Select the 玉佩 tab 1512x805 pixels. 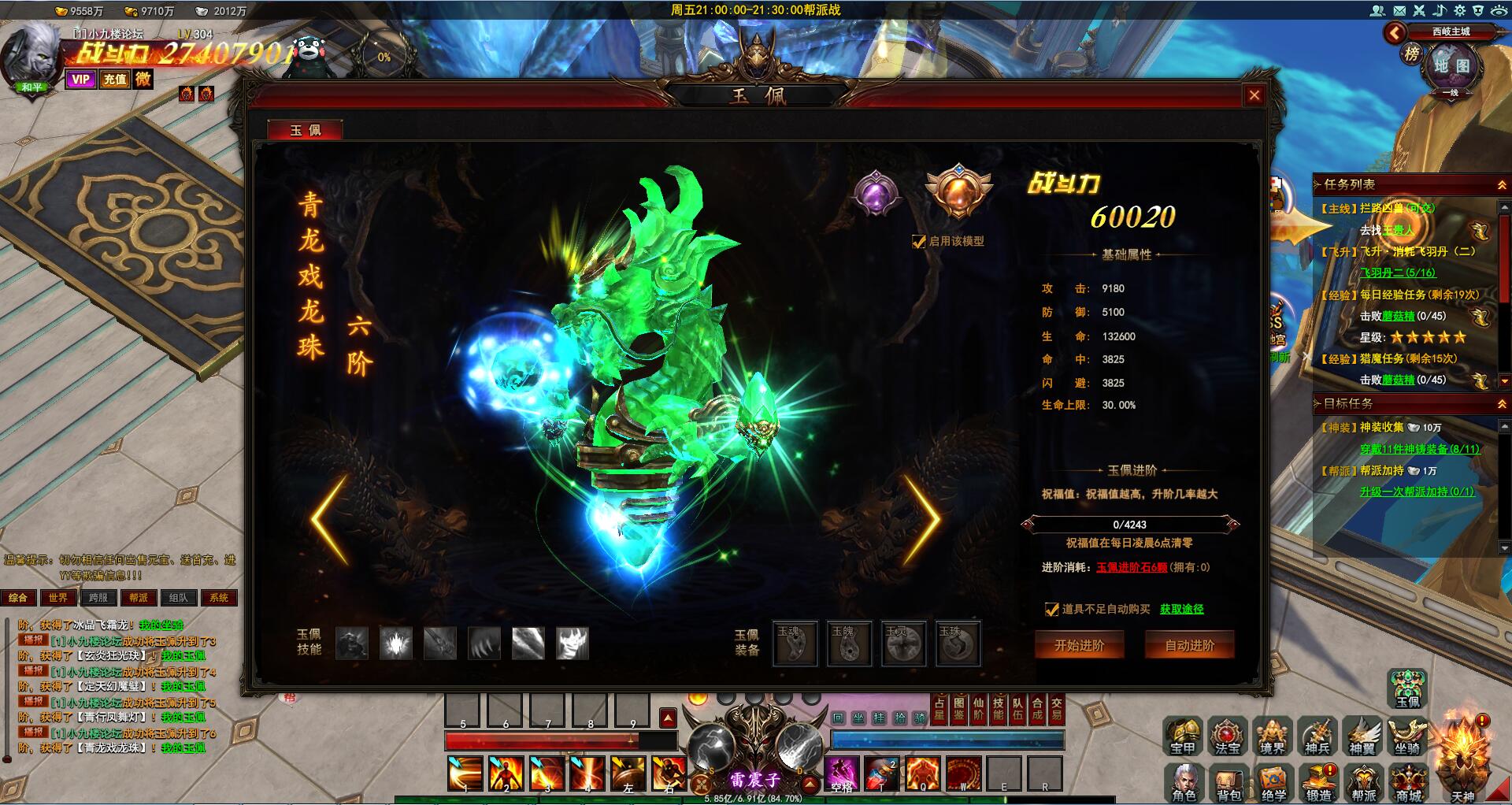(305, 130)
